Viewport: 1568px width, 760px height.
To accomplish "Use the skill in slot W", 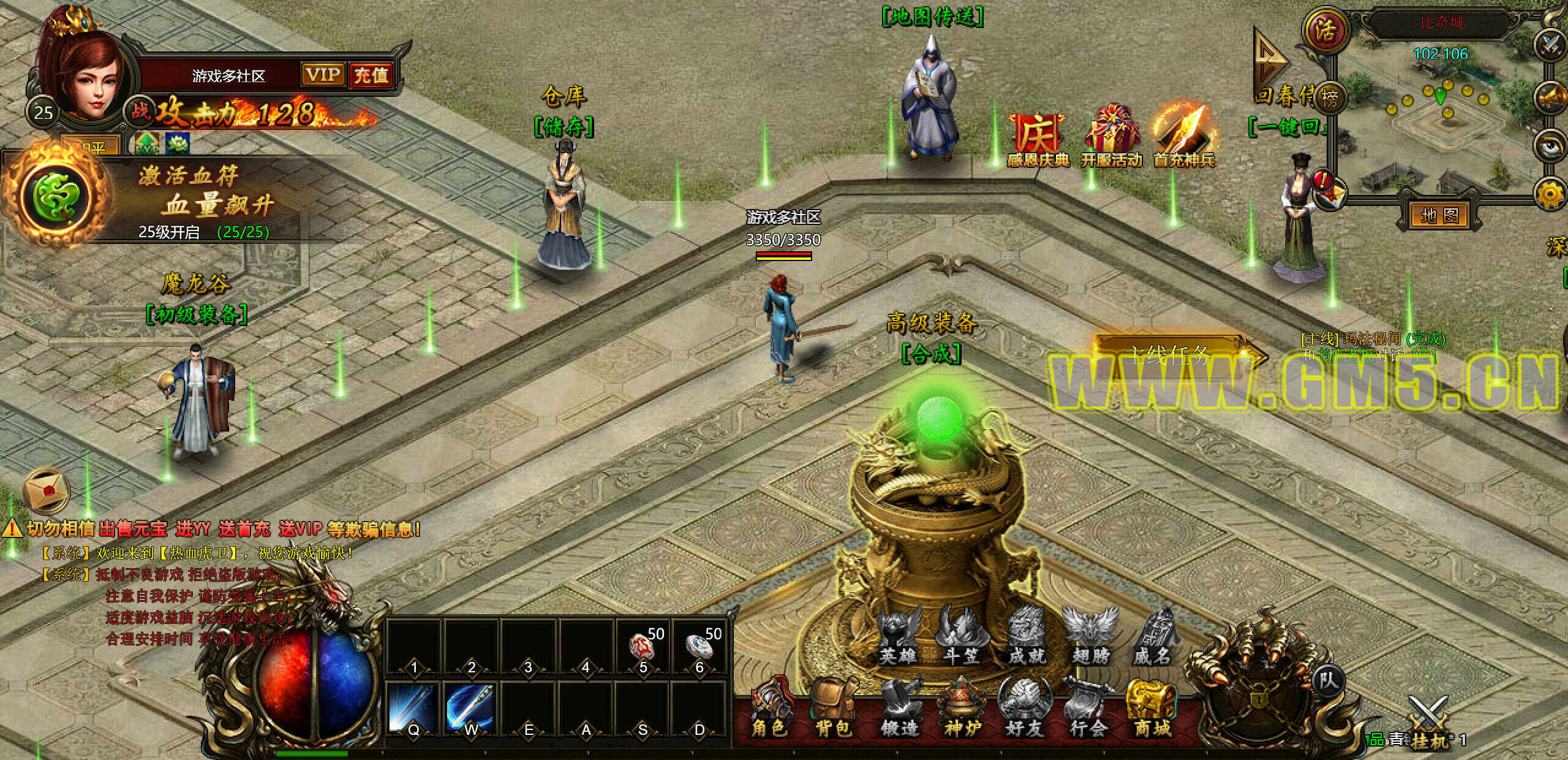I will [470, 708].
